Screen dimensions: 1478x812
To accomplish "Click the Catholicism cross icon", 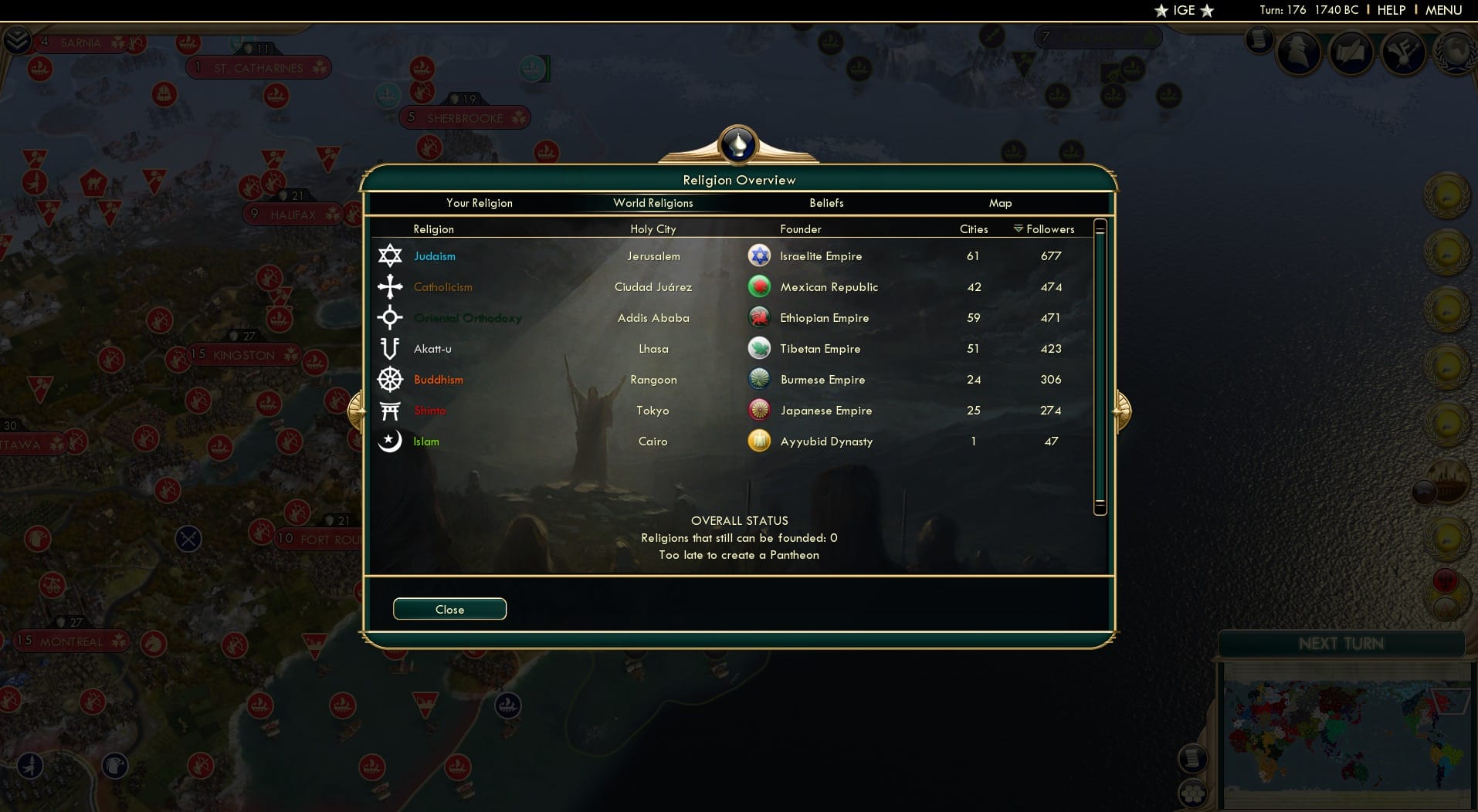I will pos(390,286).
